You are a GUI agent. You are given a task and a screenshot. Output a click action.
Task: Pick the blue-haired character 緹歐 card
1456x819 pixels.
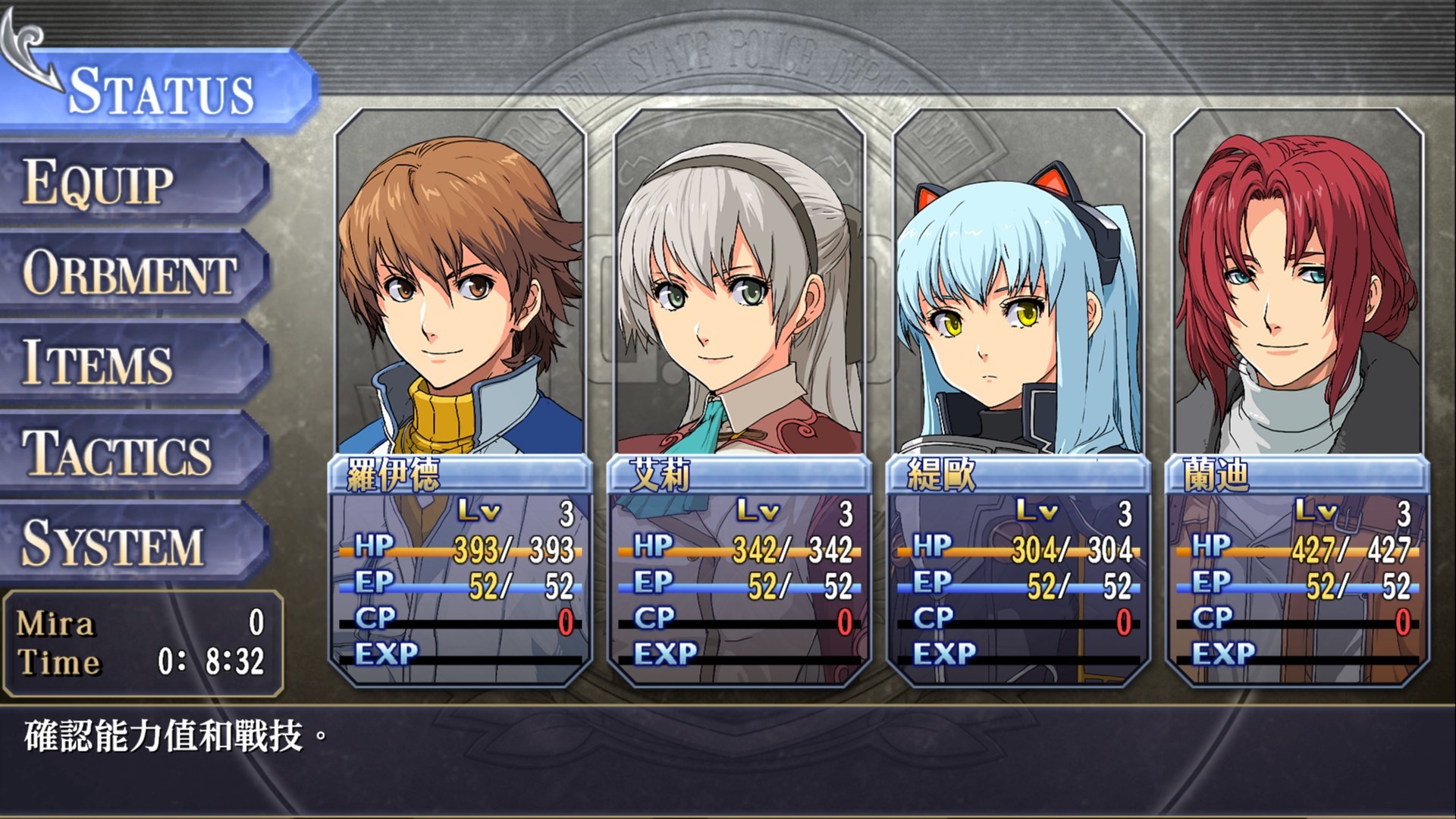pyautogui.click(x=1018, y=394)
